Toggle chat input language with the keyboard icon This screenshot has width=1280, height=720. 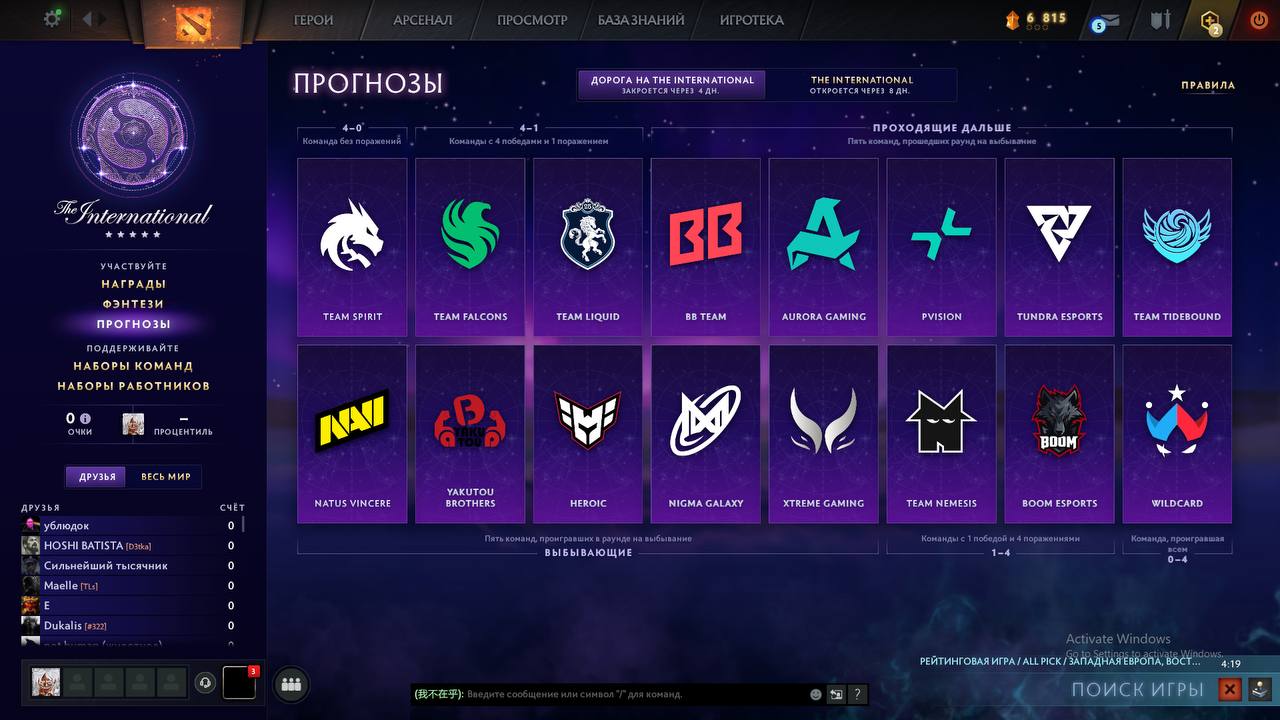(834, 693)
